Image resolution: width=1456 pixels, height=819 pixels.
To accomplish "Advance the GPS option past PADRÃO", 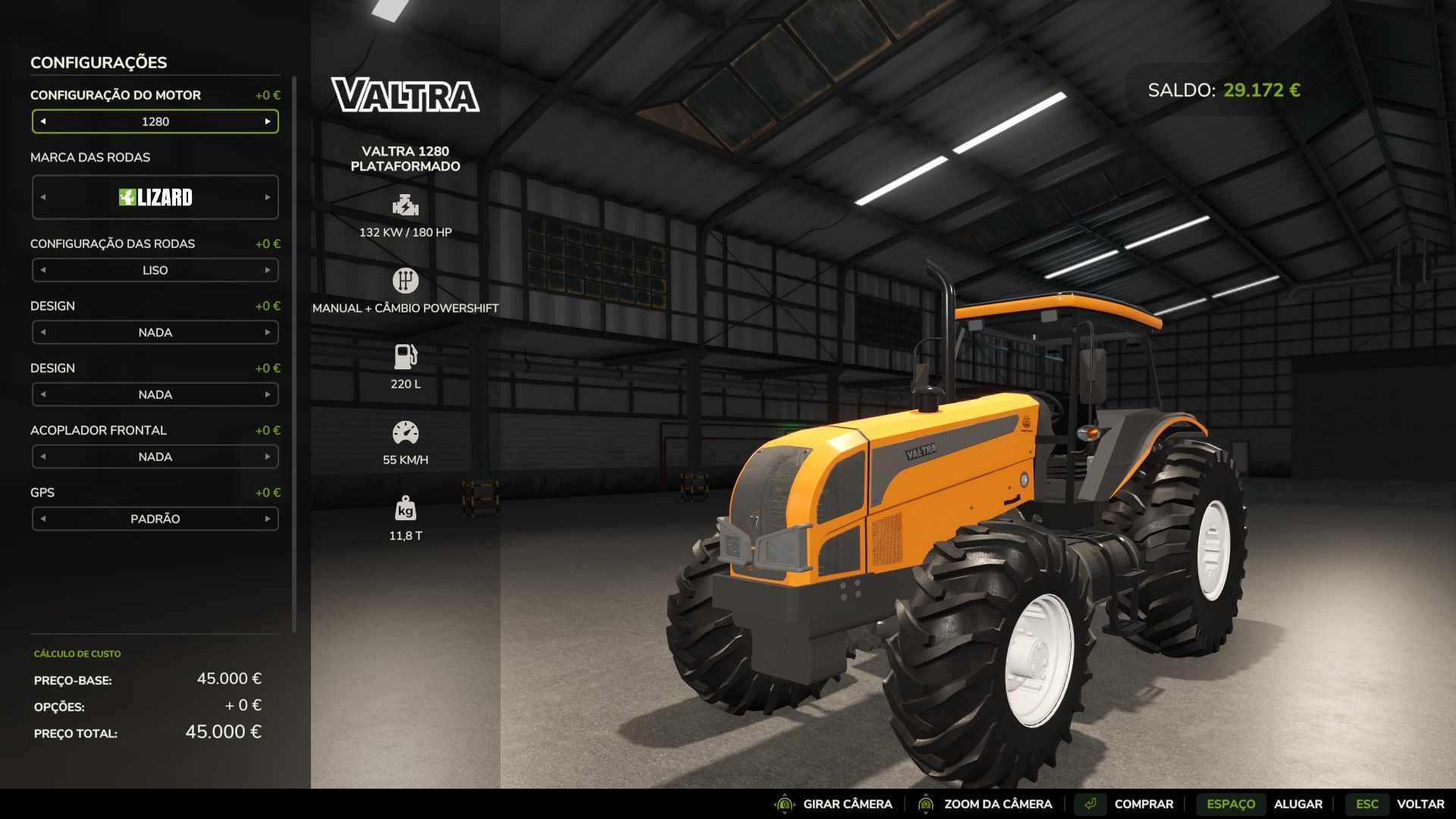I will [268, 519].
